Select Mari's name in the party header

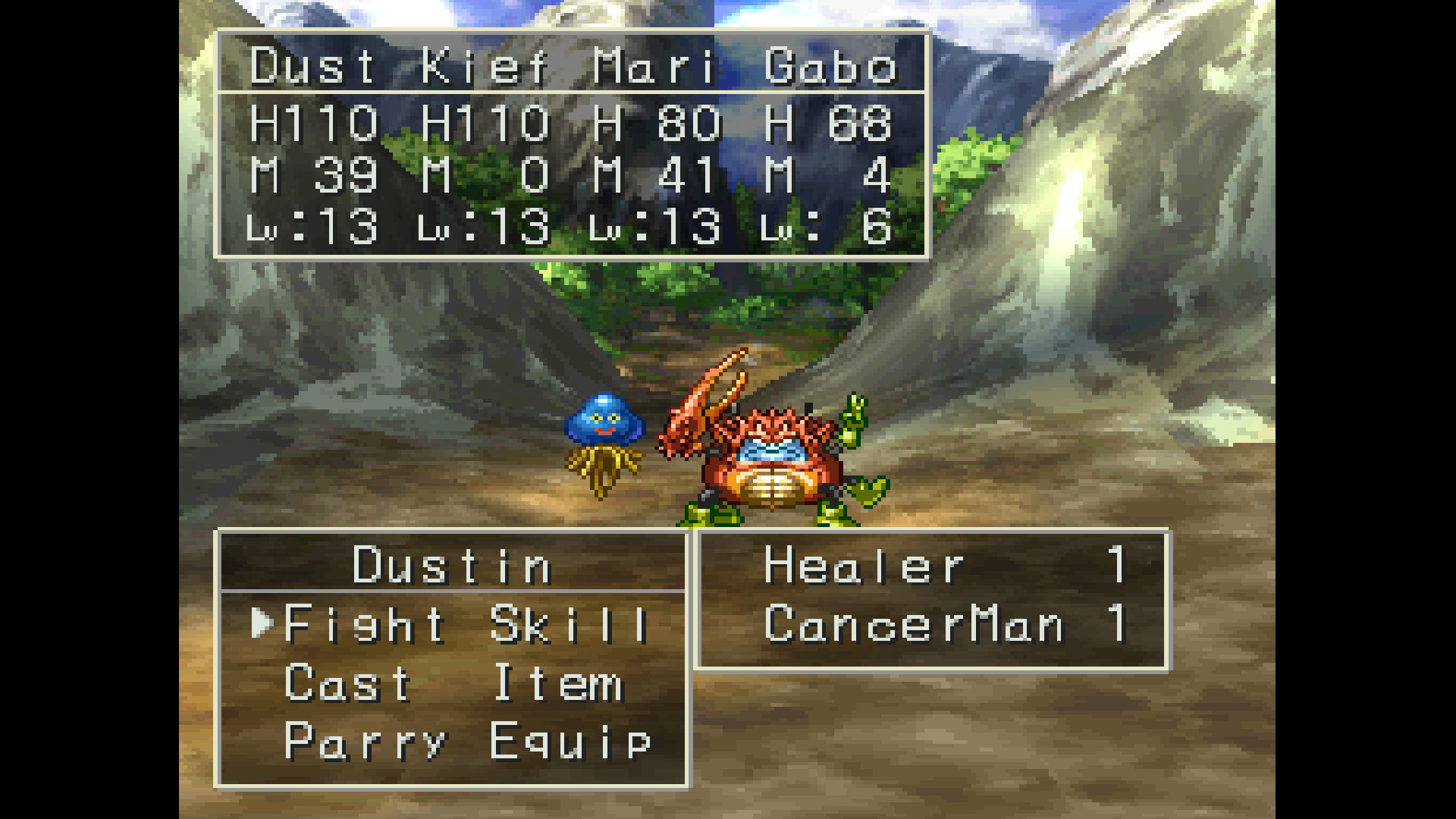pyautogui.click(x=652, y=67)
